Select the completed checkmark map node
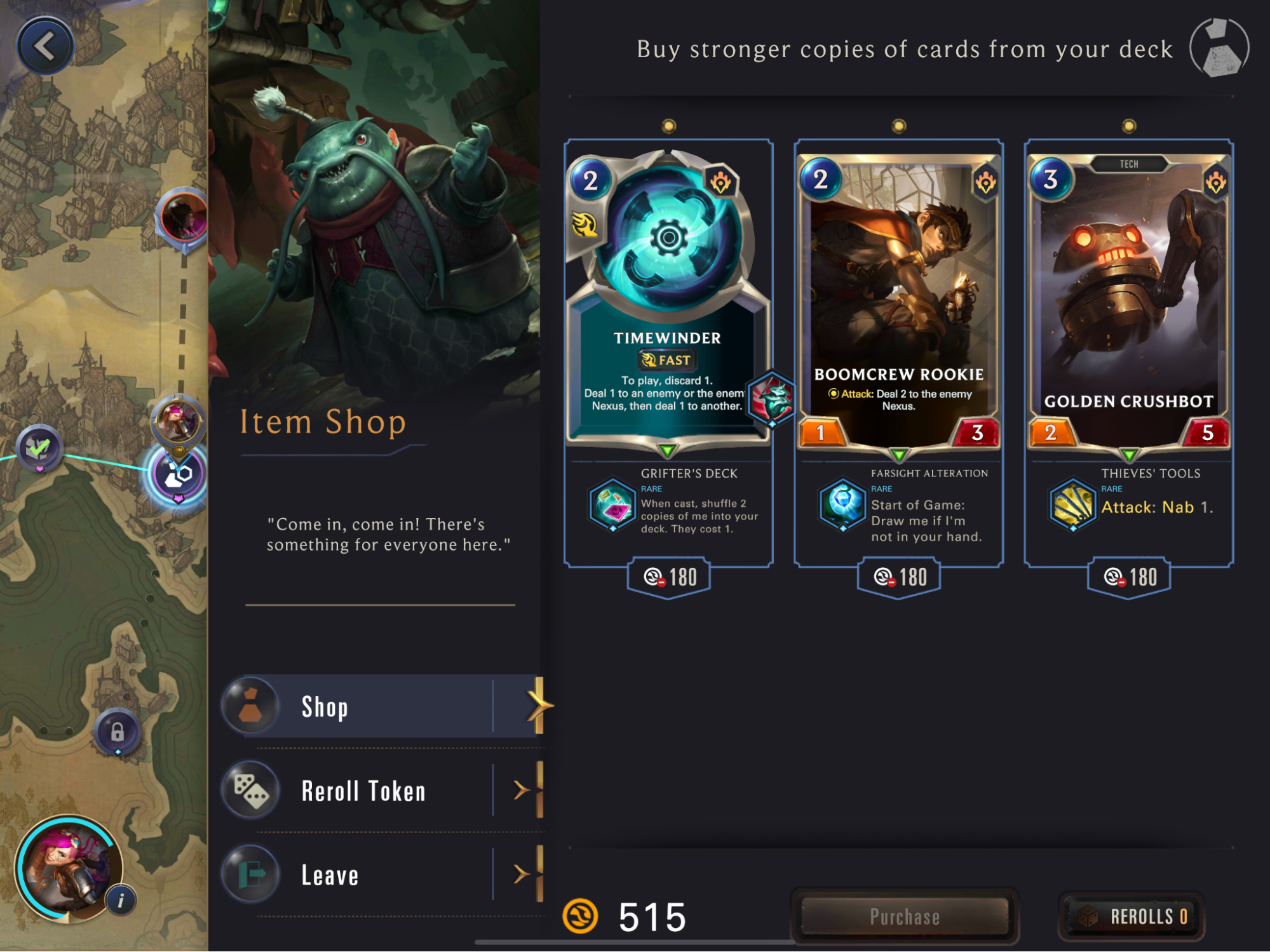1270x952 pixels. coord(39,448)
